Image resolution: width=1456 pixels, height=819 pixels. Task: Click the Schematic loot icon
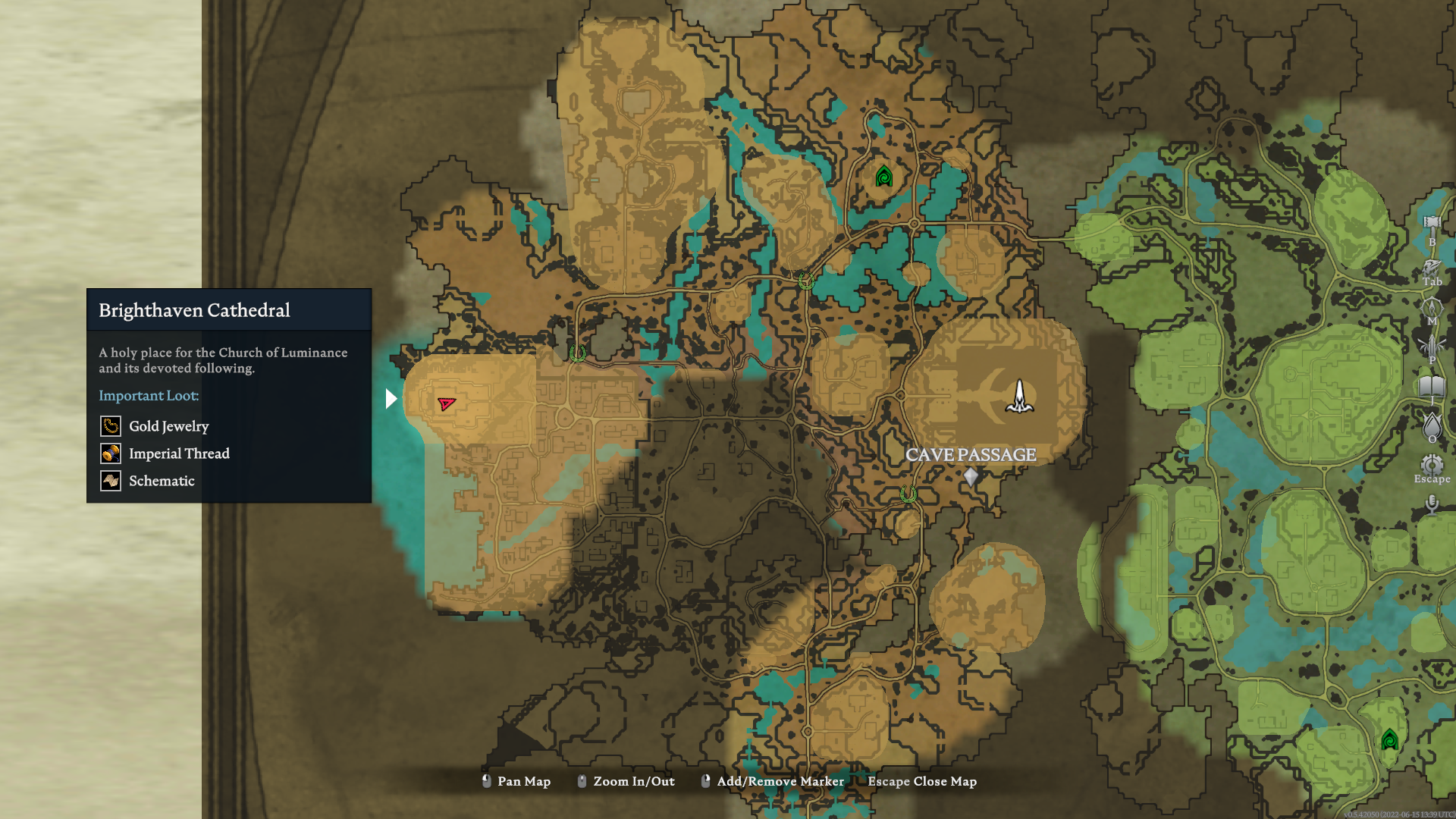tap(110, 481)
